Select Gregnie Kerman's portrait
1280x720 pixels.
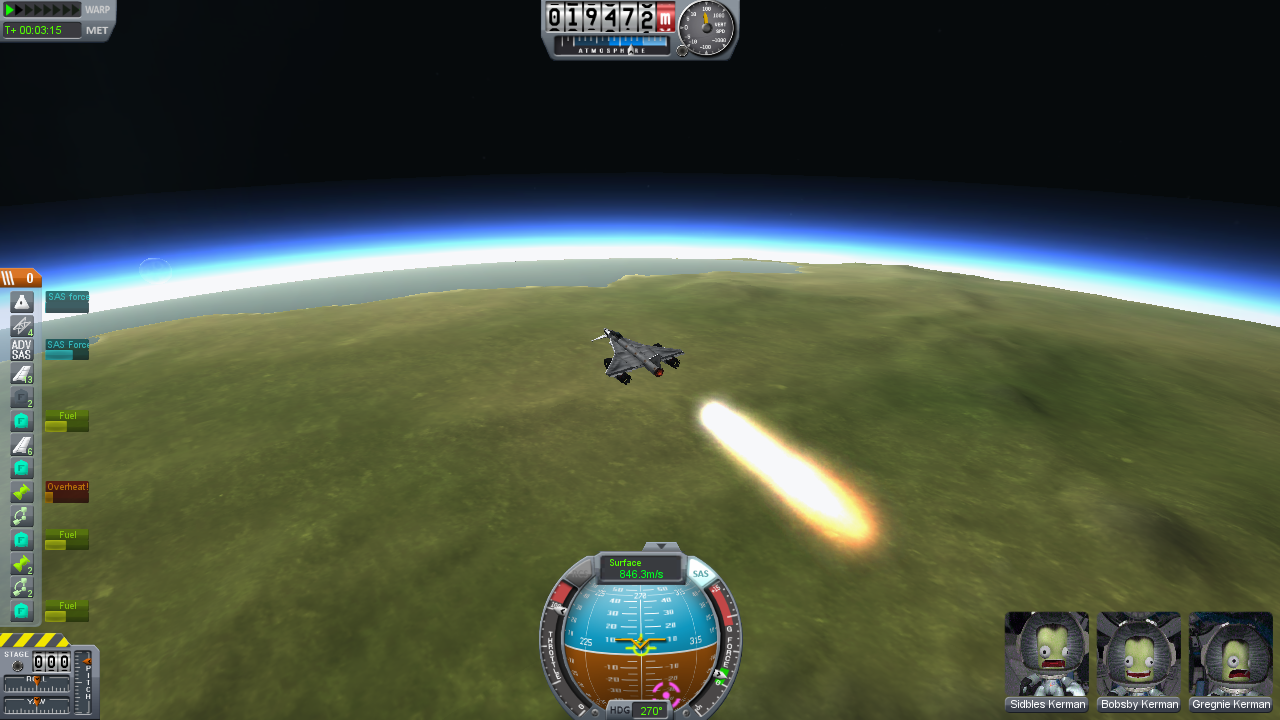pos(1231,655)
